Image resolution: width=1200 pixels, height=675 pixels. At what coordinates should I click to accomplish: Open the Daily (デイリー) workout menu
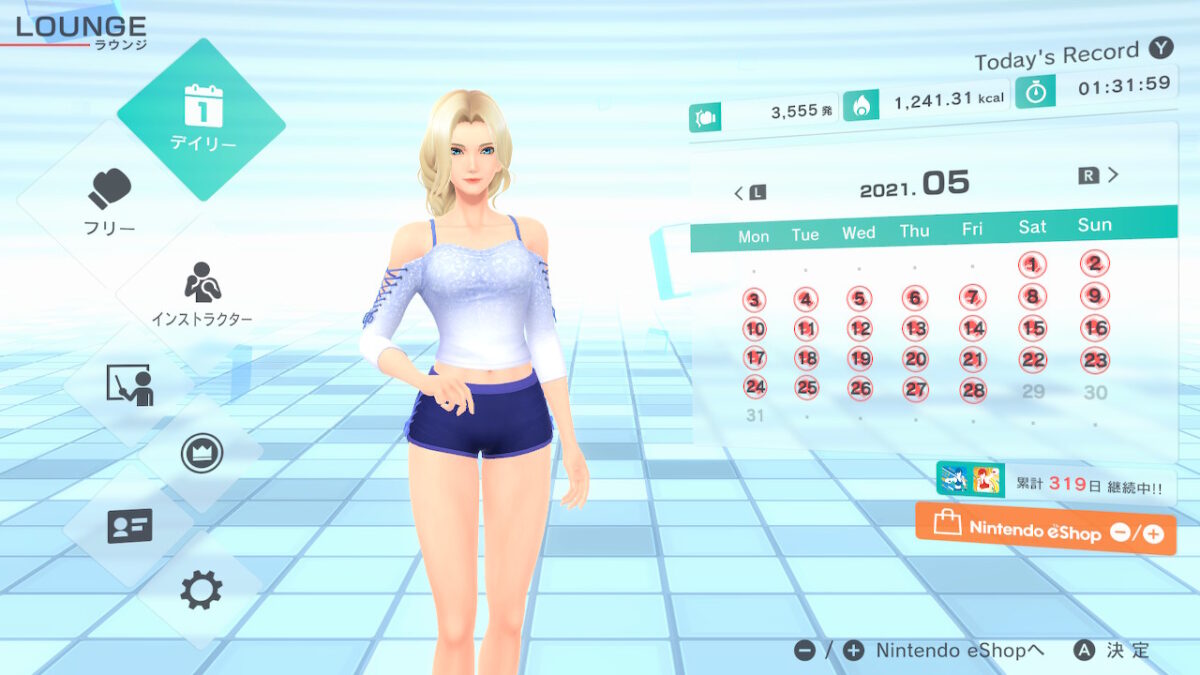click(x=202, y=118)
